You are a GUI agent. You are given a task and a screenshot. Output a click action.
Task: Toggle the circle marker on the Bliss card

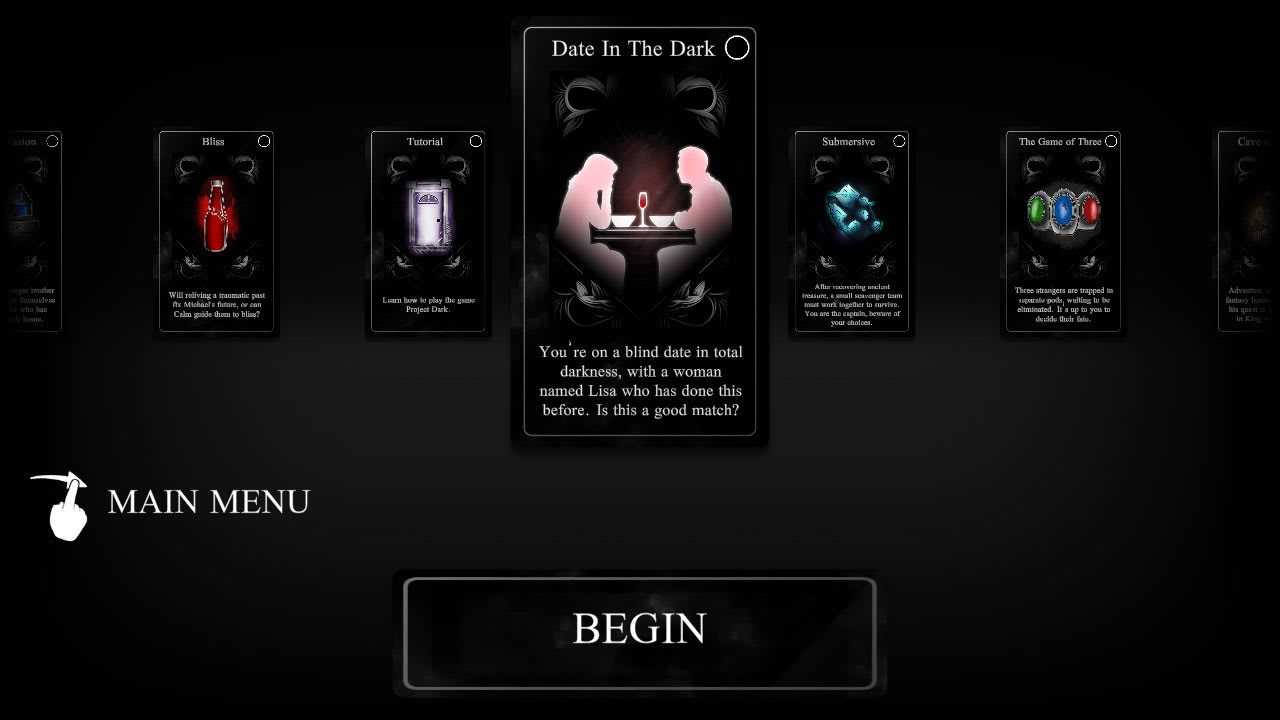(x=264, y=141)
